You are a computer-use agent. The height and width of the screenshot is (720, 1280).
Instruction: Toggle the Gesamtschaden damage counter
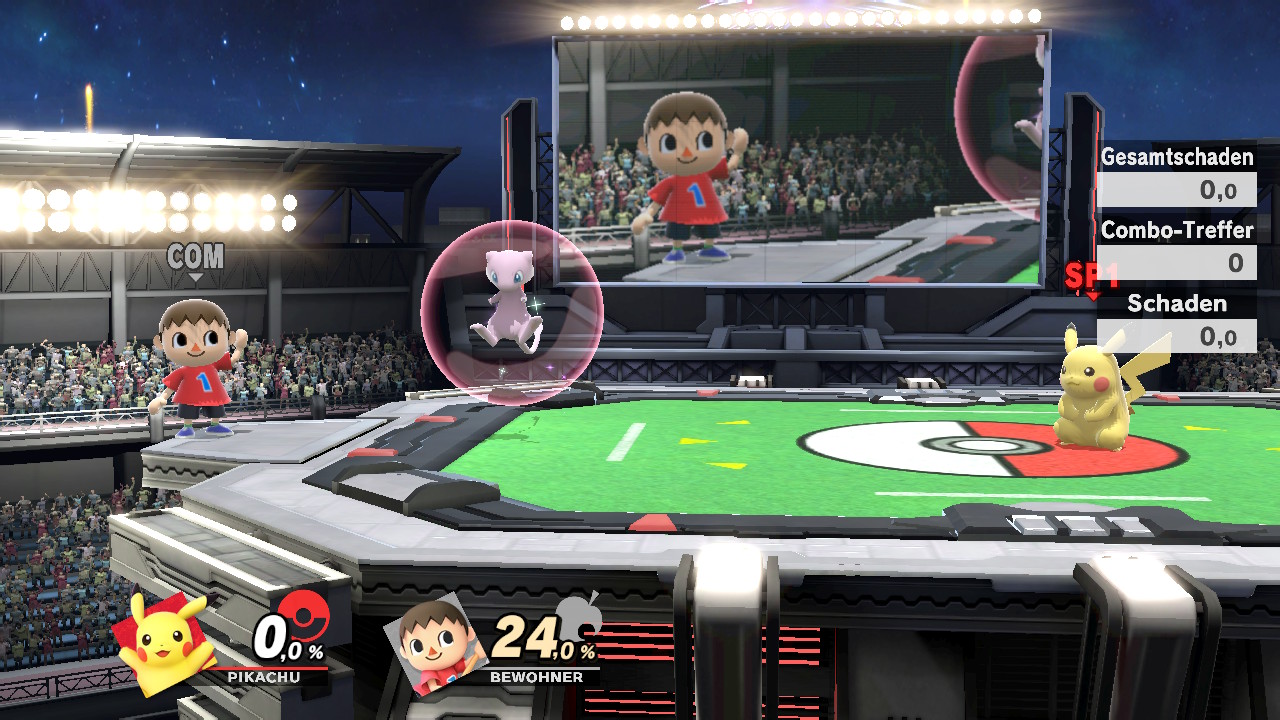(1176, 158)
